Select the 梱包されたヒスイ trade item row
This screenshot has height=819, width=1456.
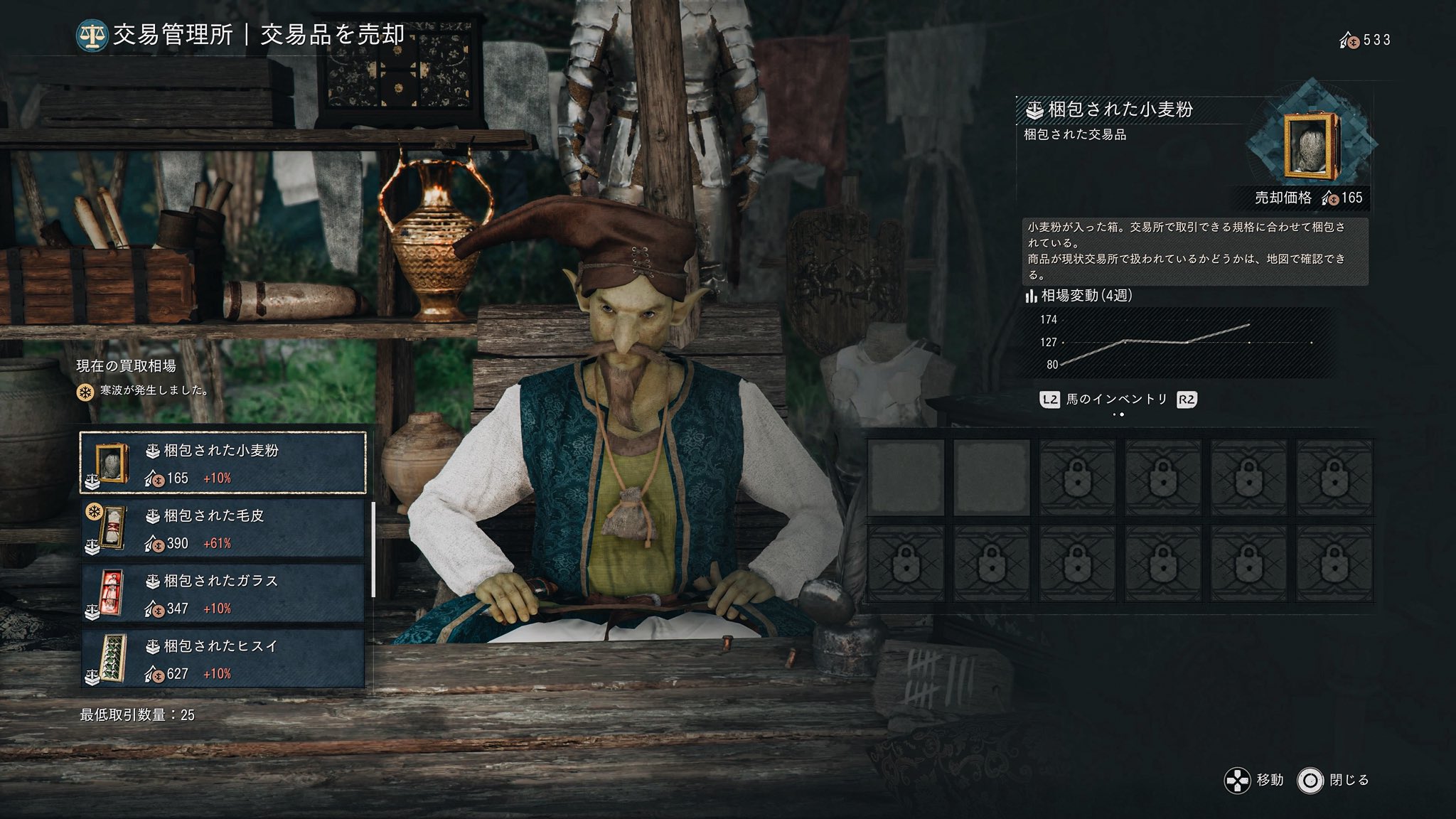pyautogui.click(x=223, y=659)
